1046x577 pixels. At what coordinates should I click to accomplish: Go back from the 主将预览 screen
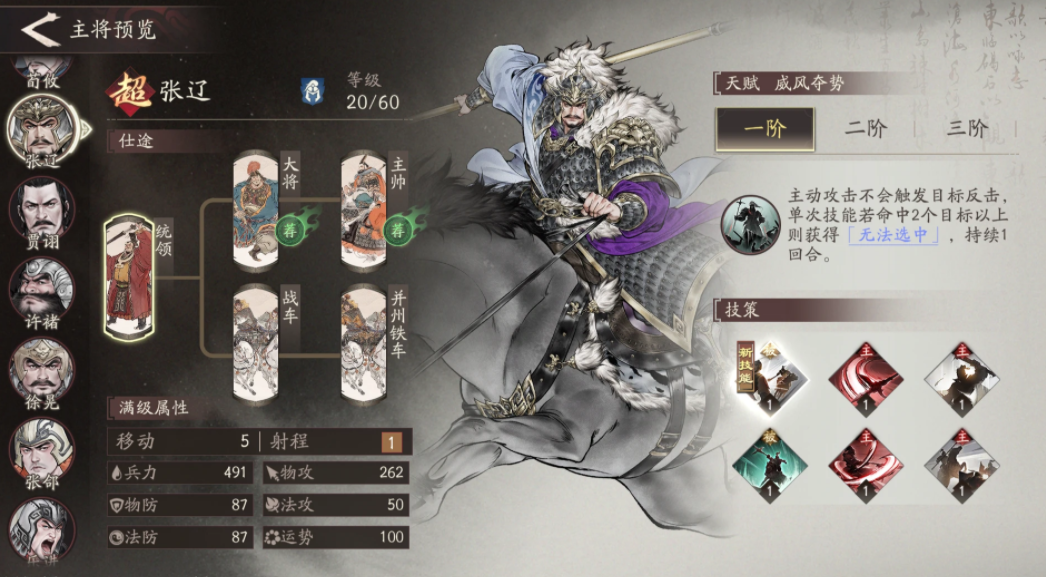click(40, 29)
